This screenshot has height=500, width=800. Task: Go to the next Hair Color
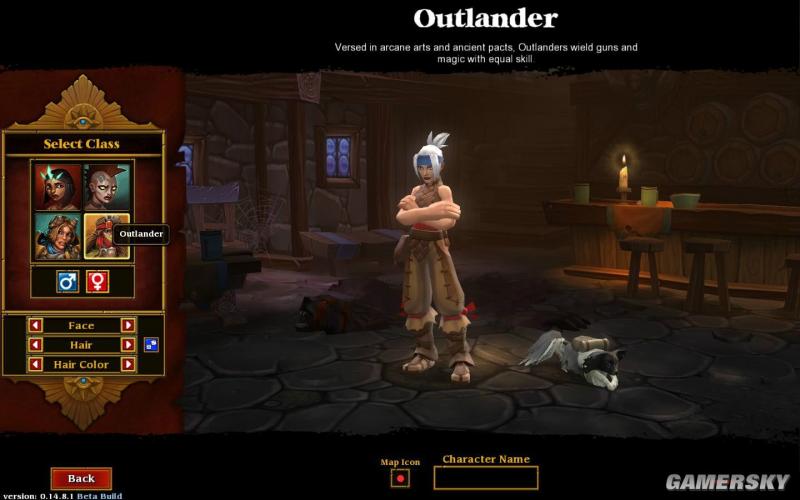click(128, 365)
